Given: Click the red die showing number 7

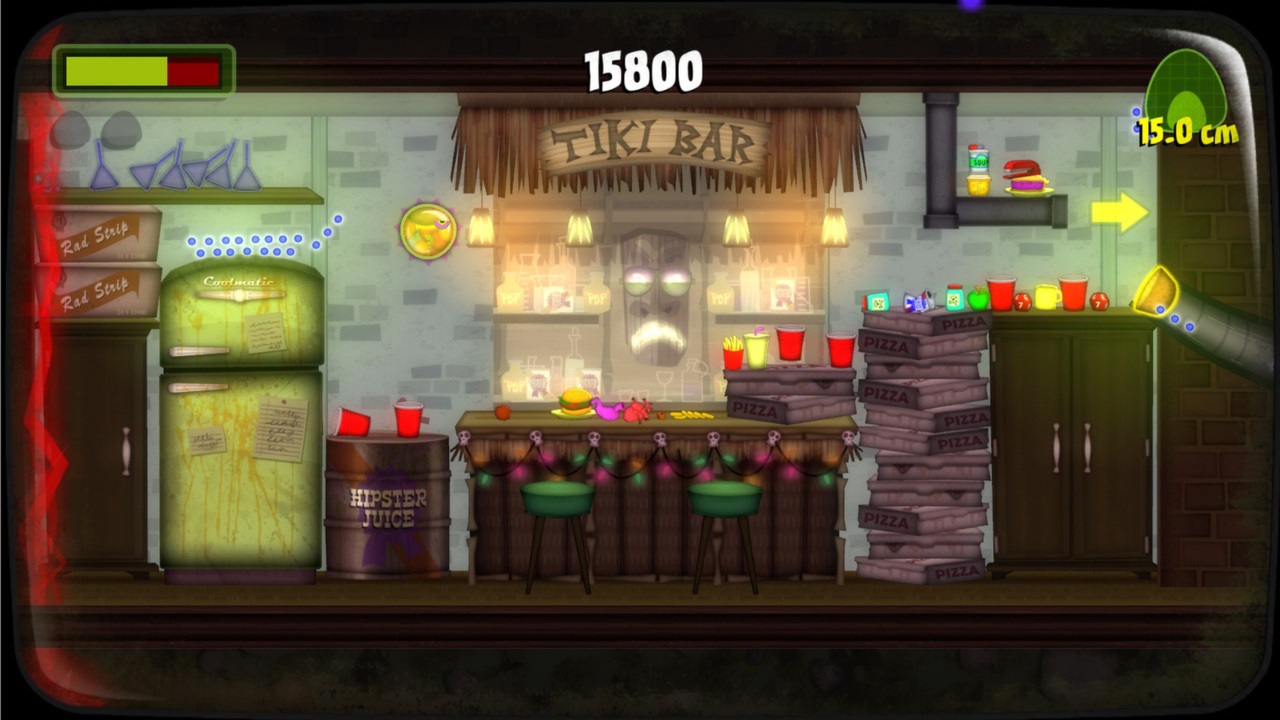Looking at the screenshot, I should 1022,303.
